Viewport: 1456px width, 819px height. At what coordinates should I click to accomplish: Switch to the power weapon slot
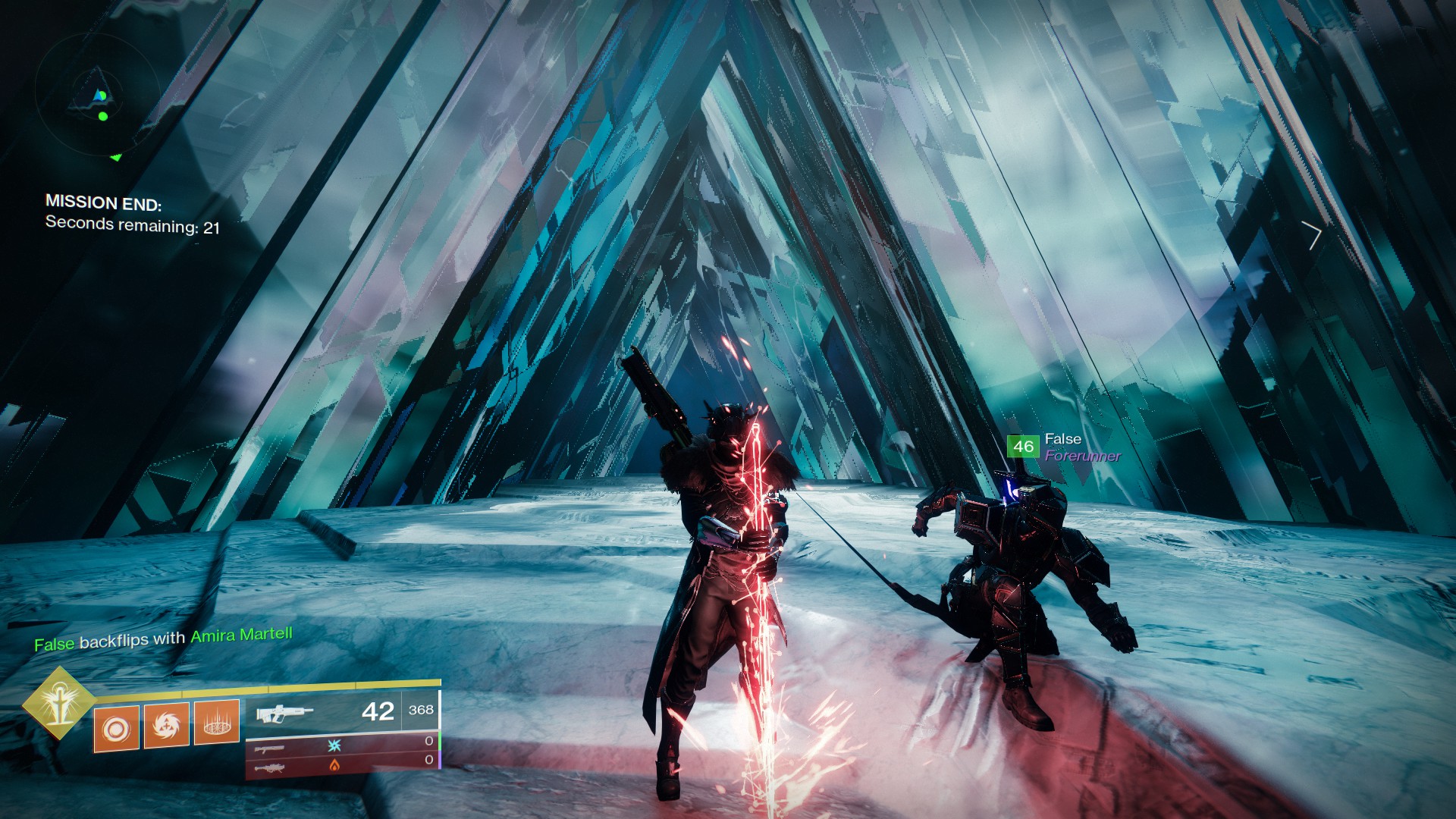(x=271, y=768)
